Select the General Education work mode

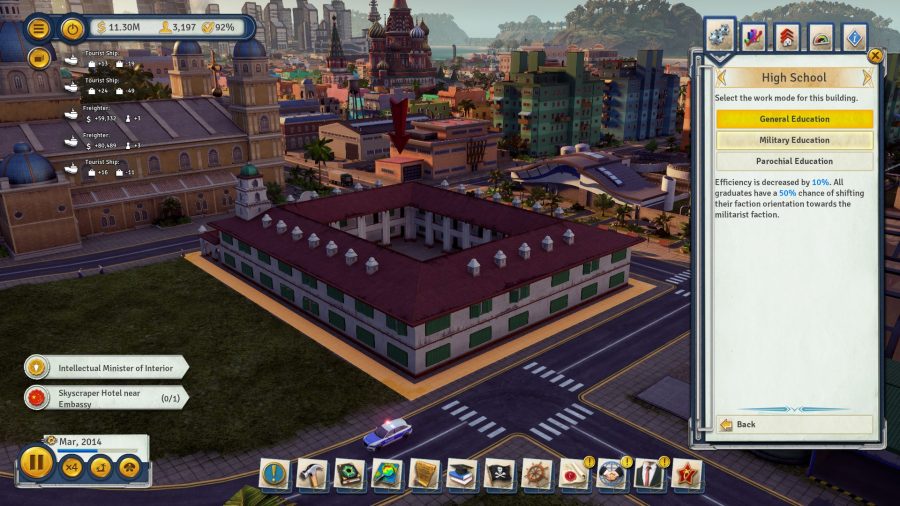pos(794,119)
